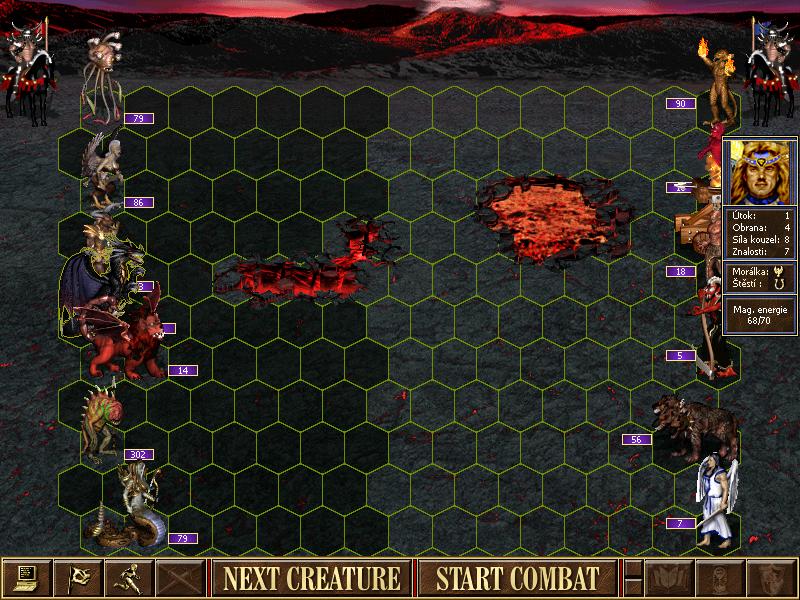This screenshot has width=800, height=600.
Task: Click the greyed-out hourglass wait button
Action: [x=718, y=577]
